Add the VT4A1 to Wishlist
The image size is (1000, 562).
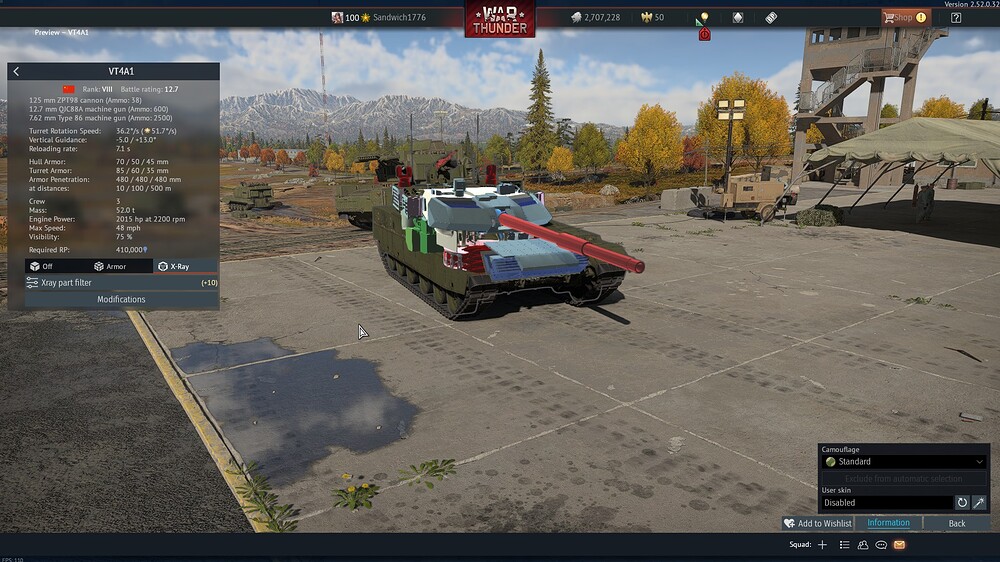[x=818, y=523]
